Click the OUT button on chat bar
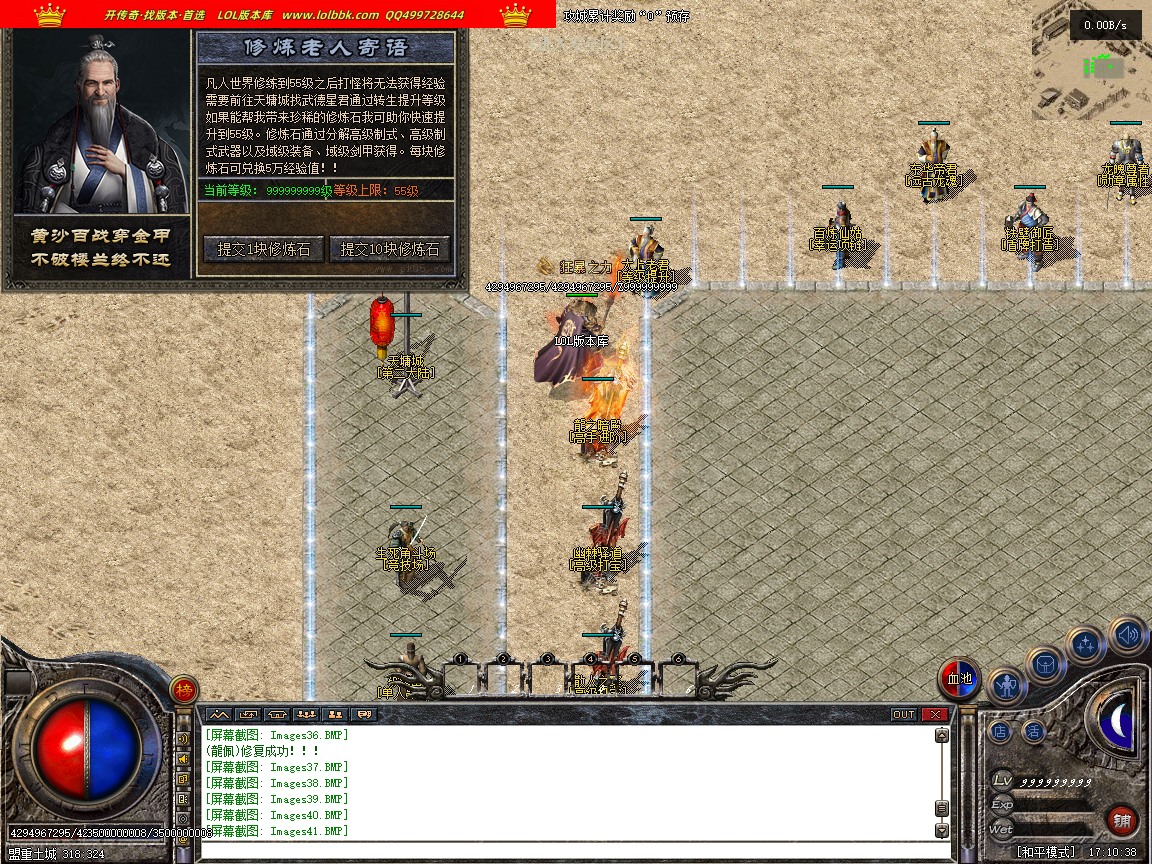The height and width of the screenshot is (864, 1152). [x=904, y=715]
